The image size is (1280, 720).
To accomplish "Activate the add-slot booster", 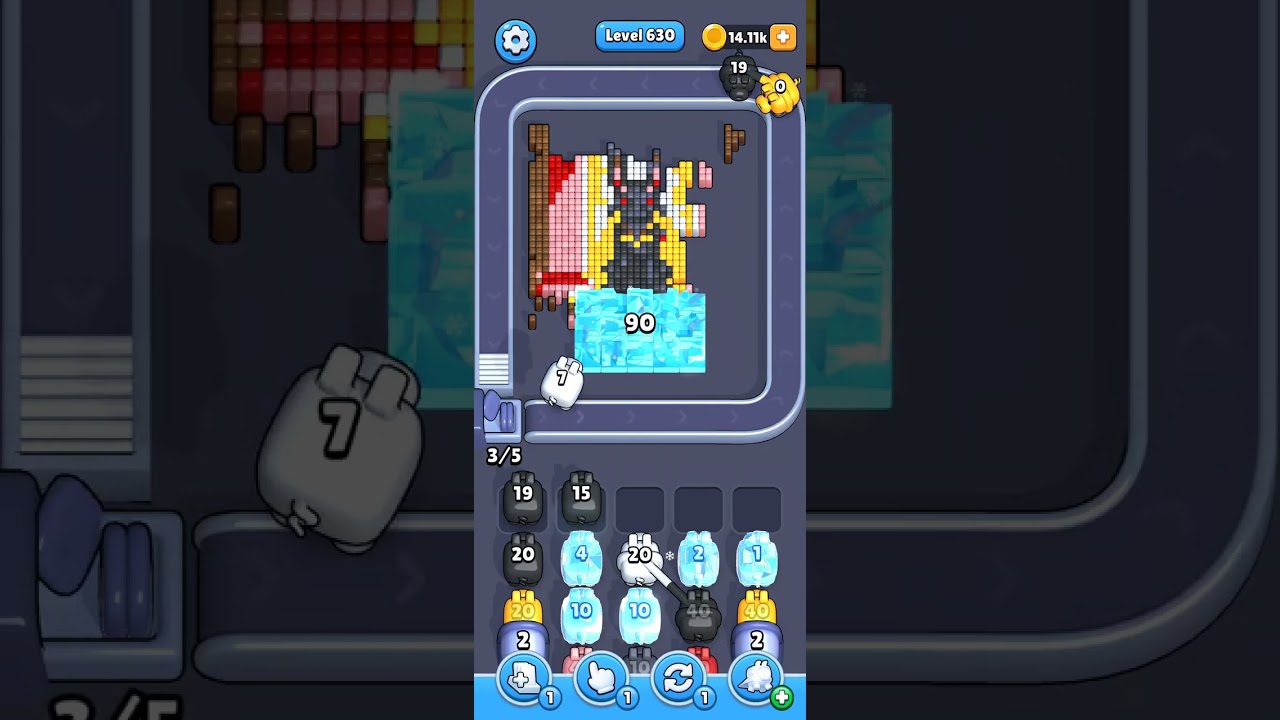I will (524, 680).
